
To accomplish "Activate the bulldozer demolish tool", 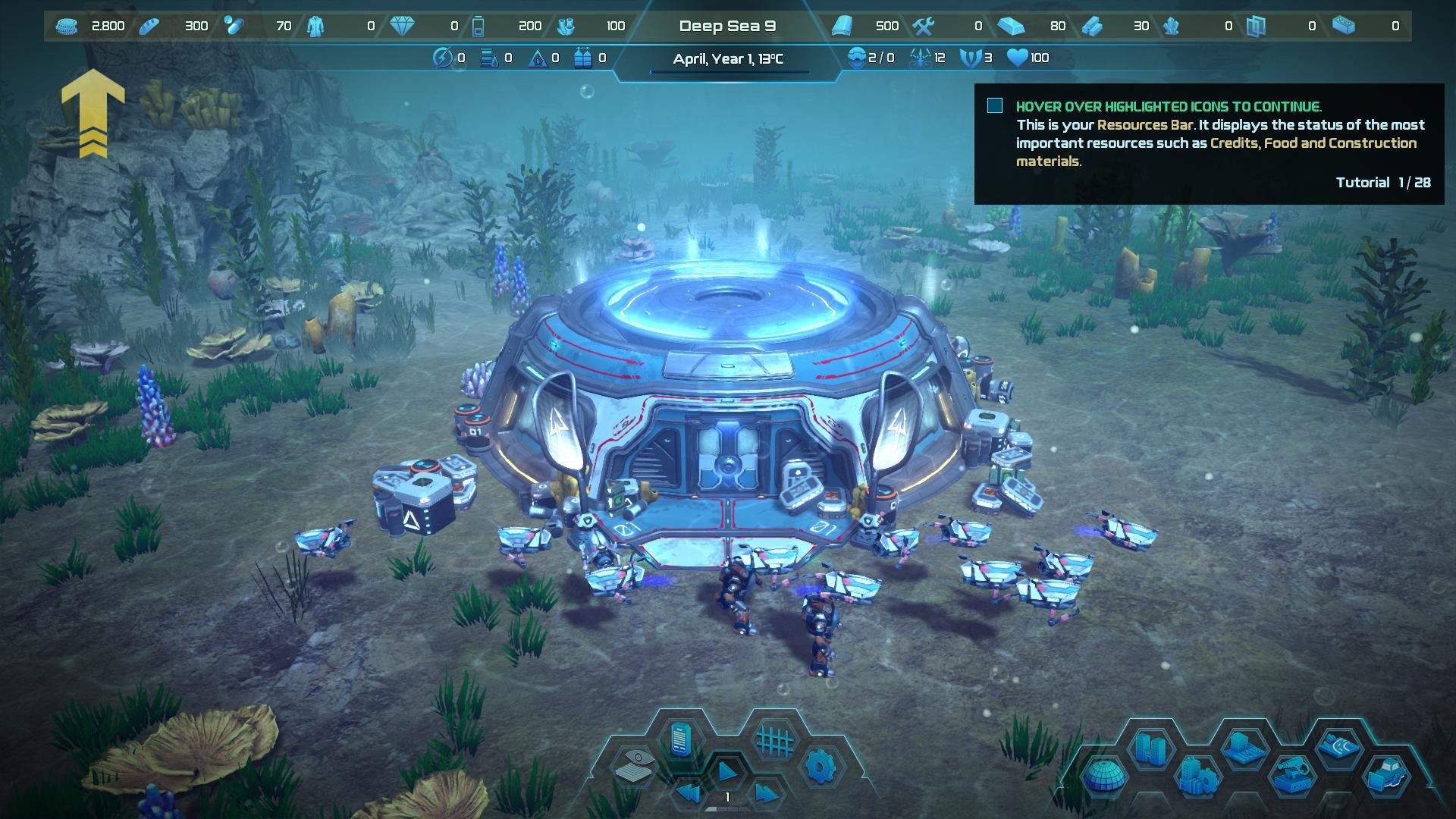I will pyautogui.click(x=1387, y=776).
